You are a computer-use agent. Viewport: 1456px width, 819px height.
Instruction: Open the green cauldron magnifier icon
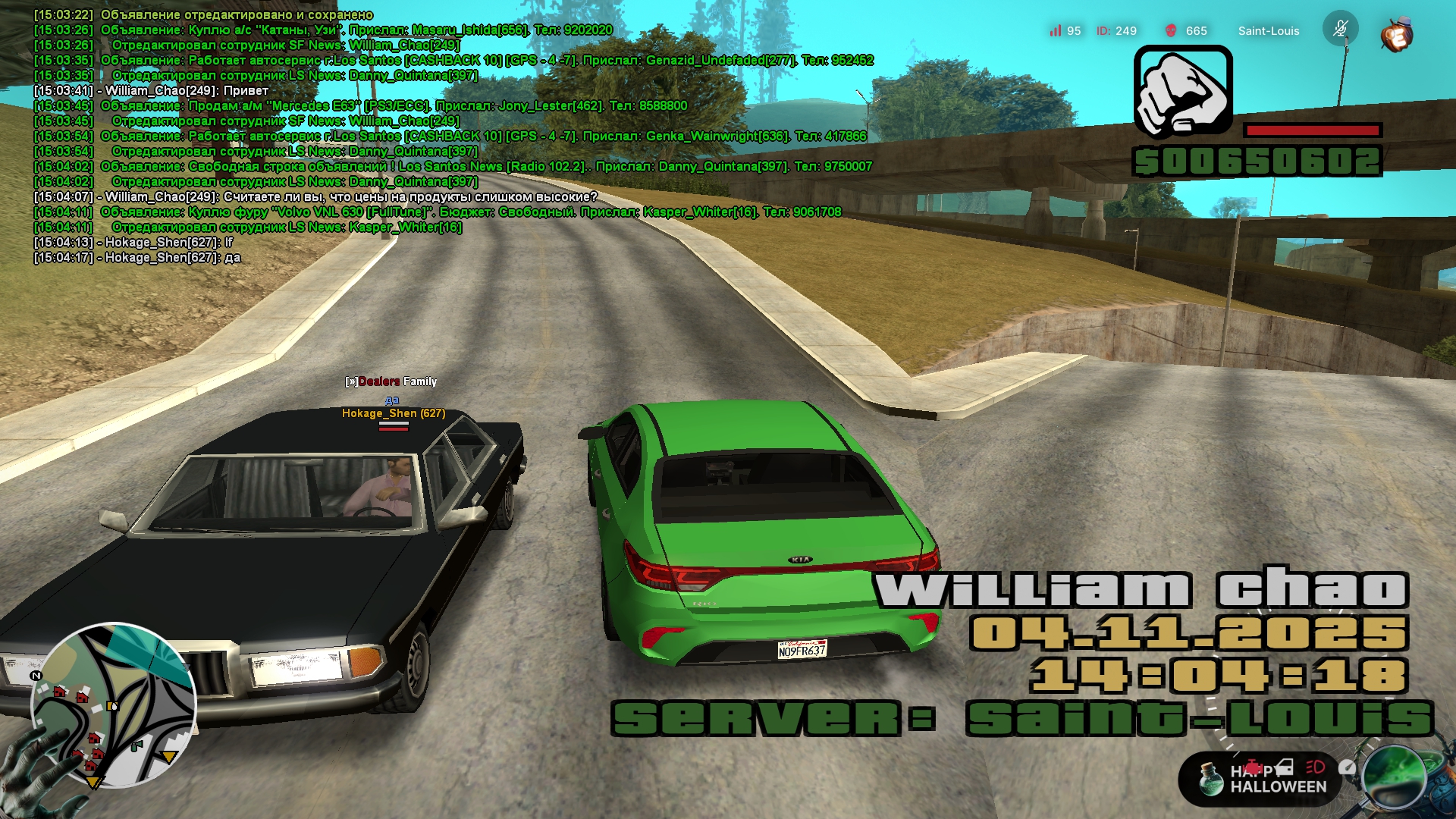[x=1395, y=778]
